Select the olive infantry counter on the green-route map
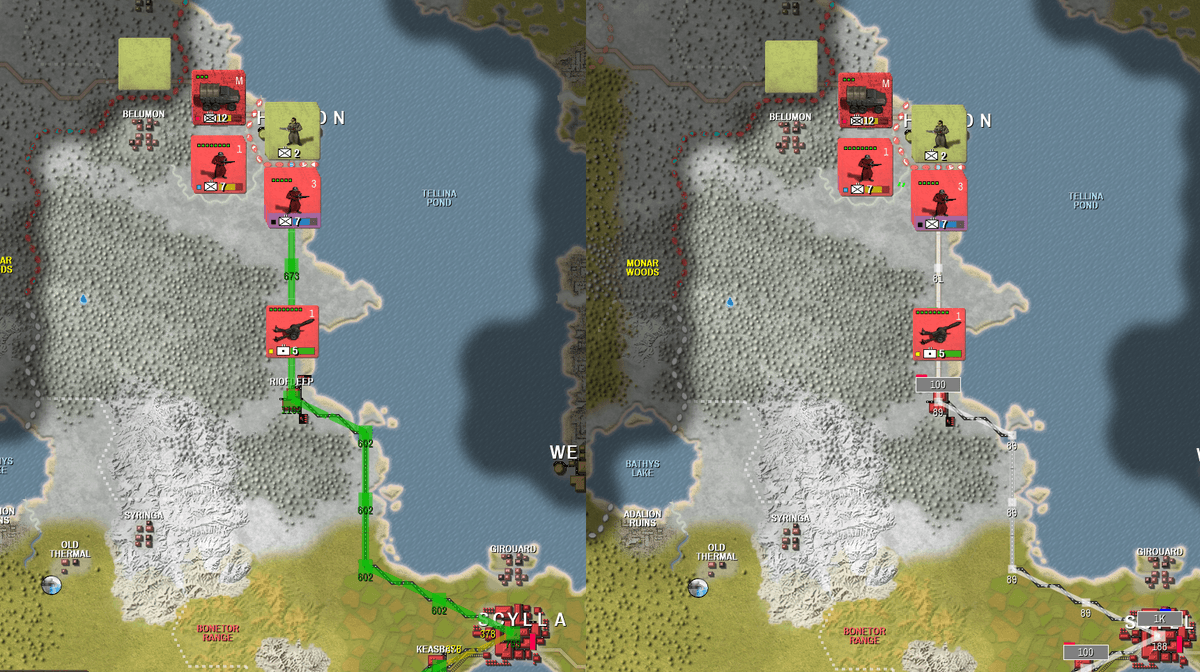The height and width of the screenshot is (672, 1200). tap(291, 131)
